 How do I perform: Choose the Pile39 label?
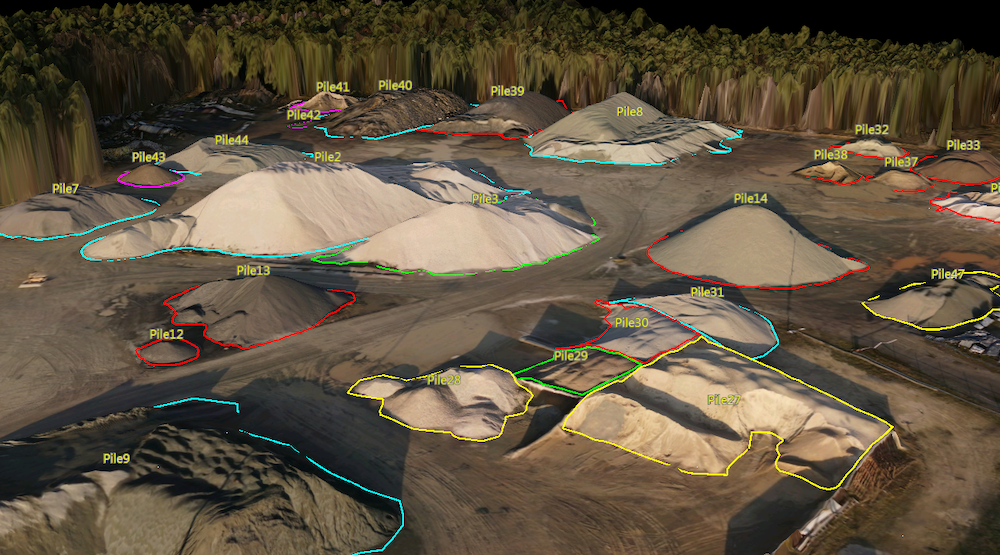point(507,91)
